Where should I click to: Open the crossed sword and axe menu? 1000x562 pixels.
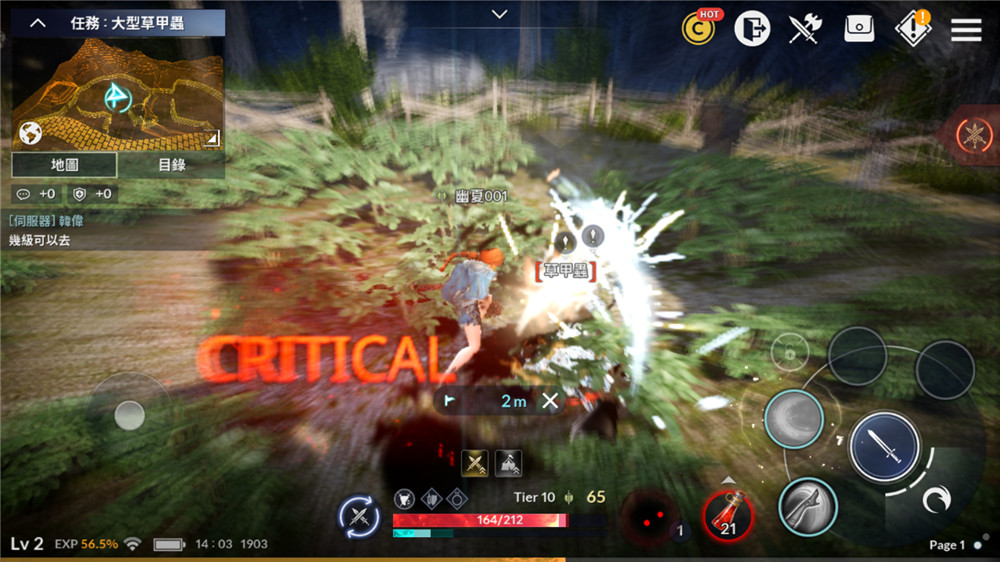coord(804,28)
